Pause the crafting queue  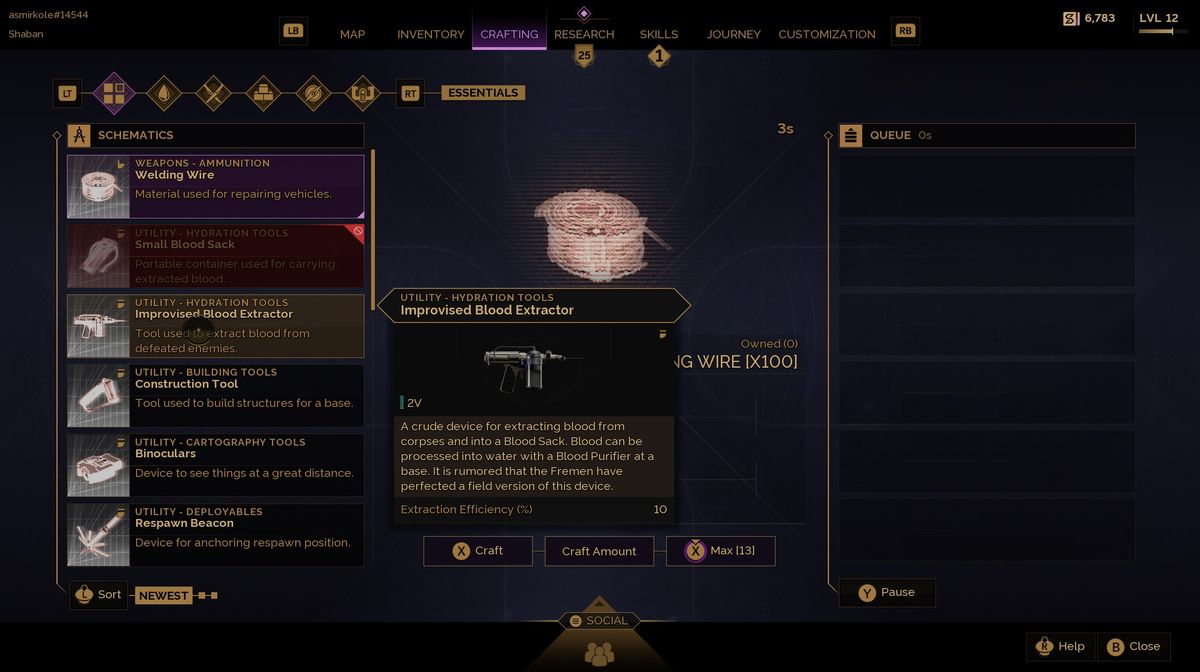[886, 592]
